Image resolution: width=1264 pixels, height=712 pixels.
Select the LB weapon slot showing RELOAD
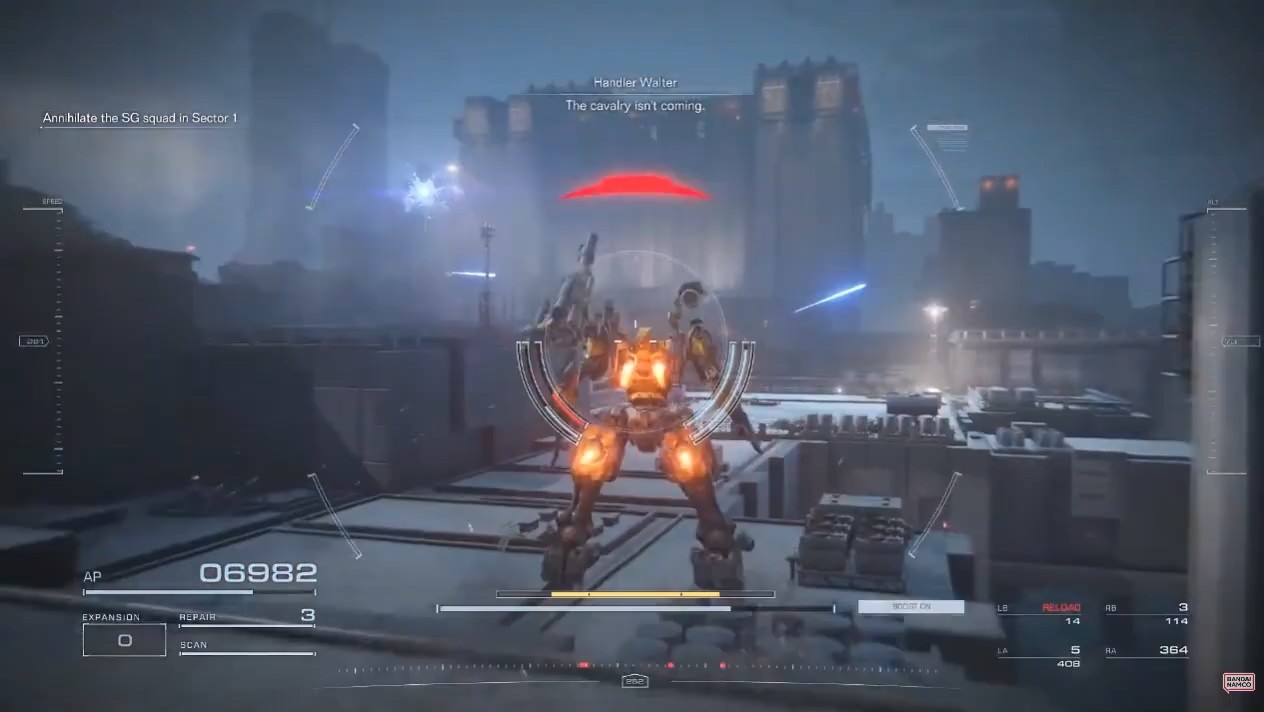coord(1040,614)
